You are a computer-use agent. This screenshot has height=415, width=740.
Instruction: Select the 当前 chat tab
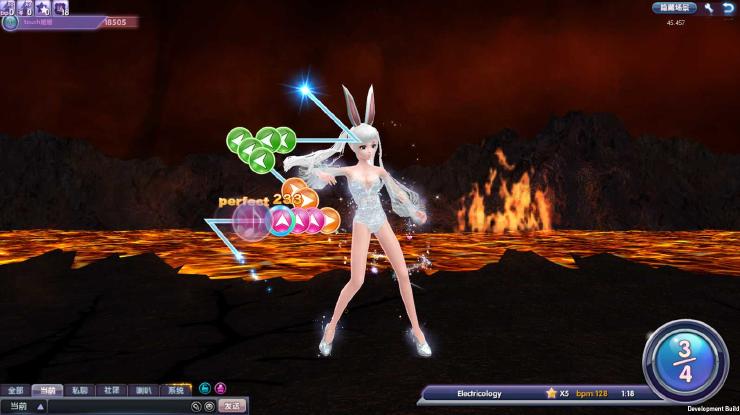coord(46,390)
